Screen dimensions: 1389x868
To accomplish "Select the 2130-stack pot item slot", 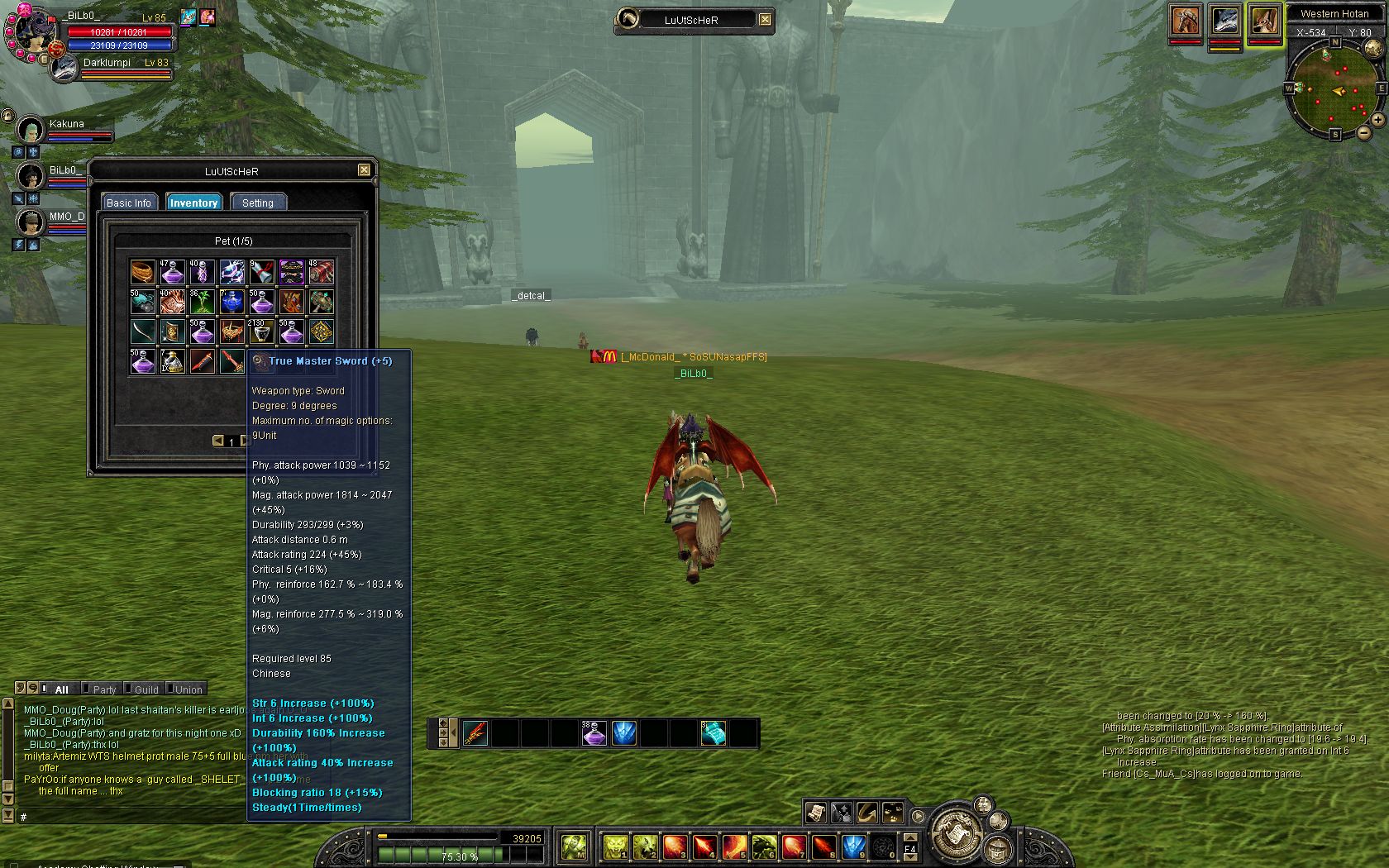I will click(x=261, y=332).
